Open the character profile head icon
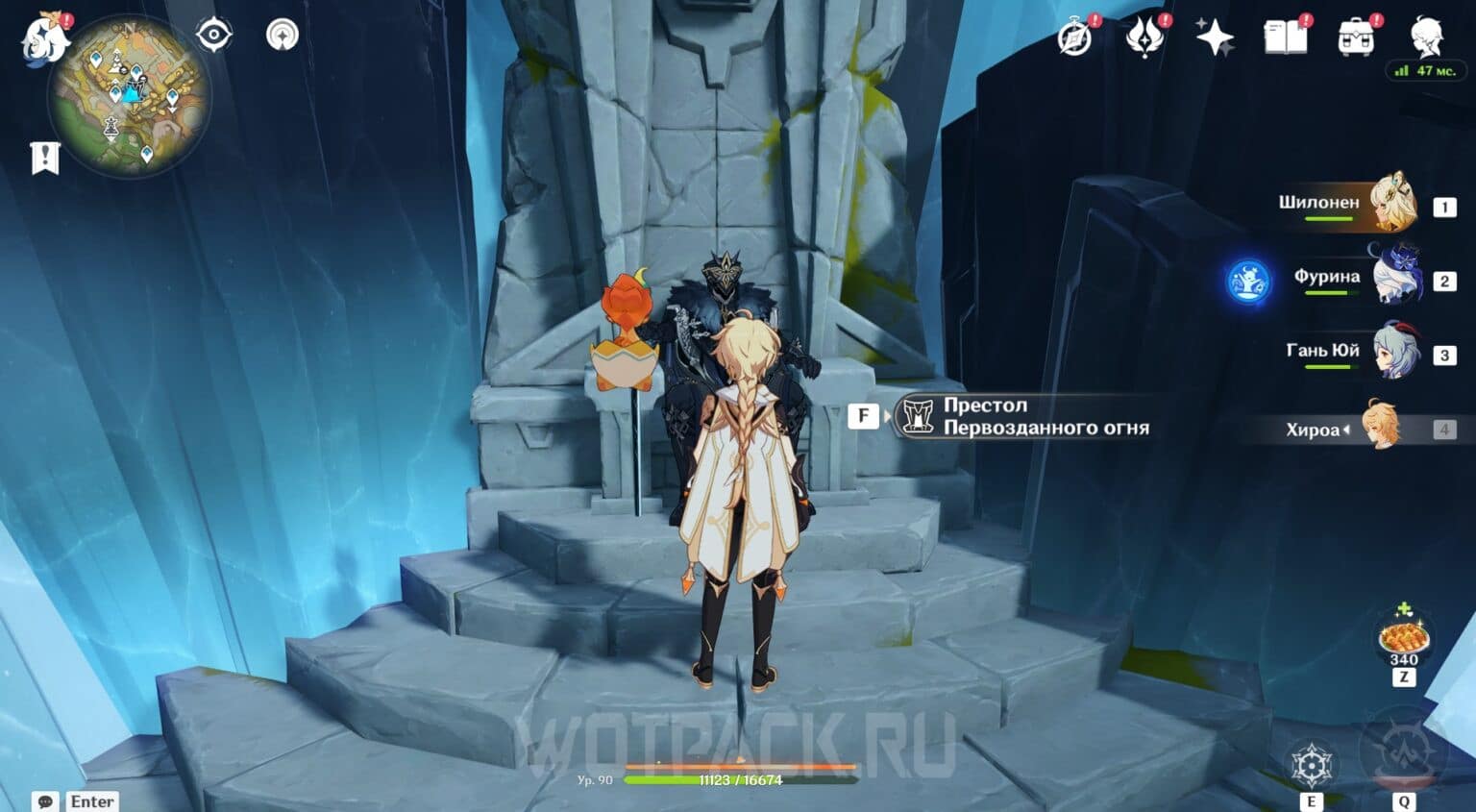This screenshot has width=1476, height=812. click(x=1427, y=38)
